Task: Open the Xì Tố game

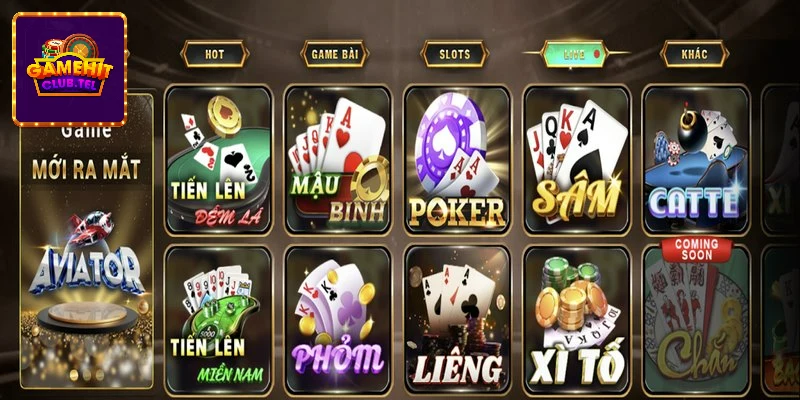Action: click(575, 316)
